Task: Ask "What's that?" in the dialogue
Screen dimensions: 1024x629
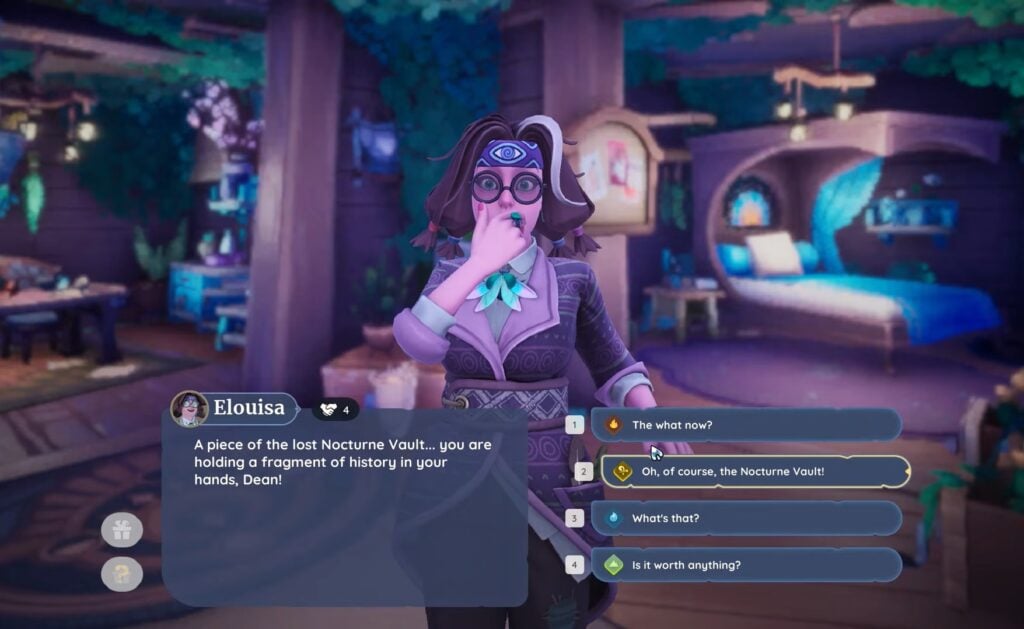Action: click(x=745, y=518)
